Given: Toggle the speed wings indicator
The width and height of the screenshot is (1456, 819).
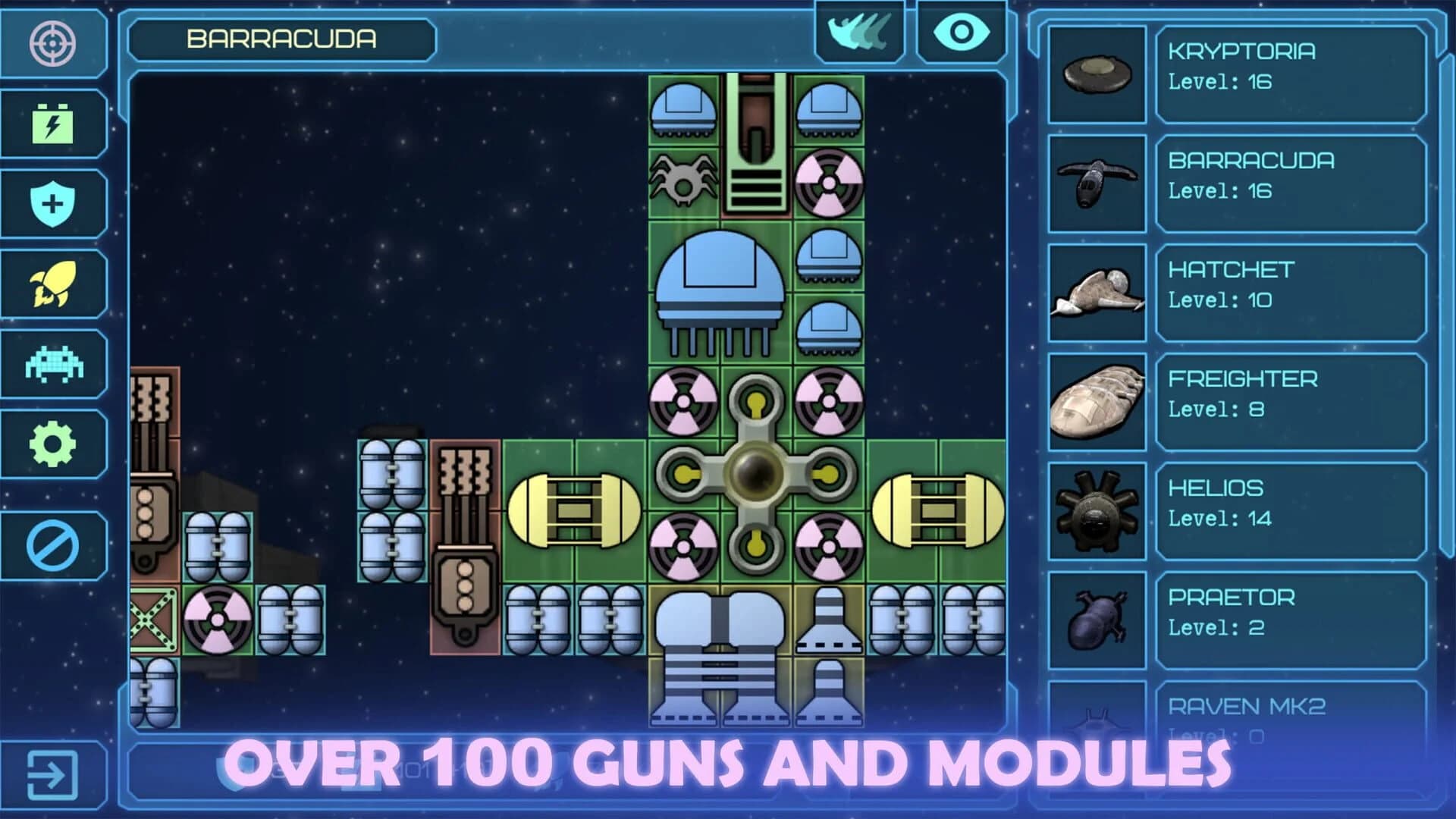Looking at the screenshot, I should (x=861, y=32).
